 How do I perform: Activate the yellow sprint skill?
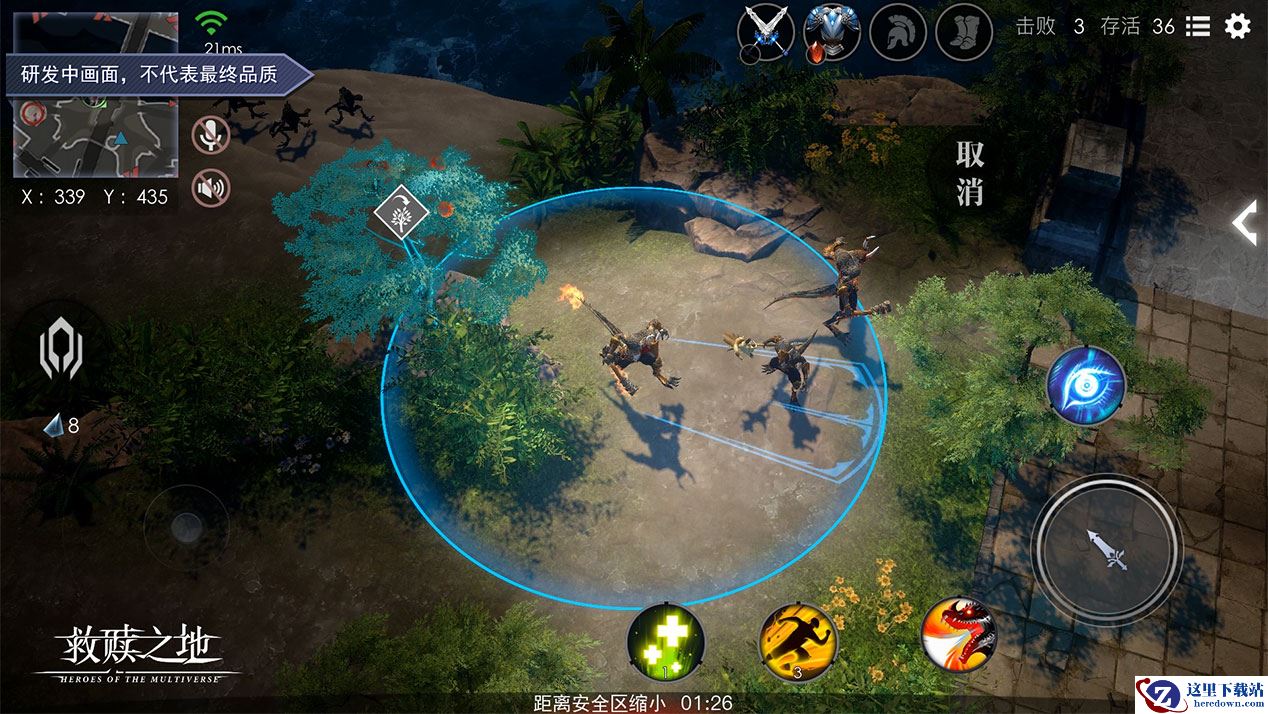pyautogui.click(x=797, y=641)
